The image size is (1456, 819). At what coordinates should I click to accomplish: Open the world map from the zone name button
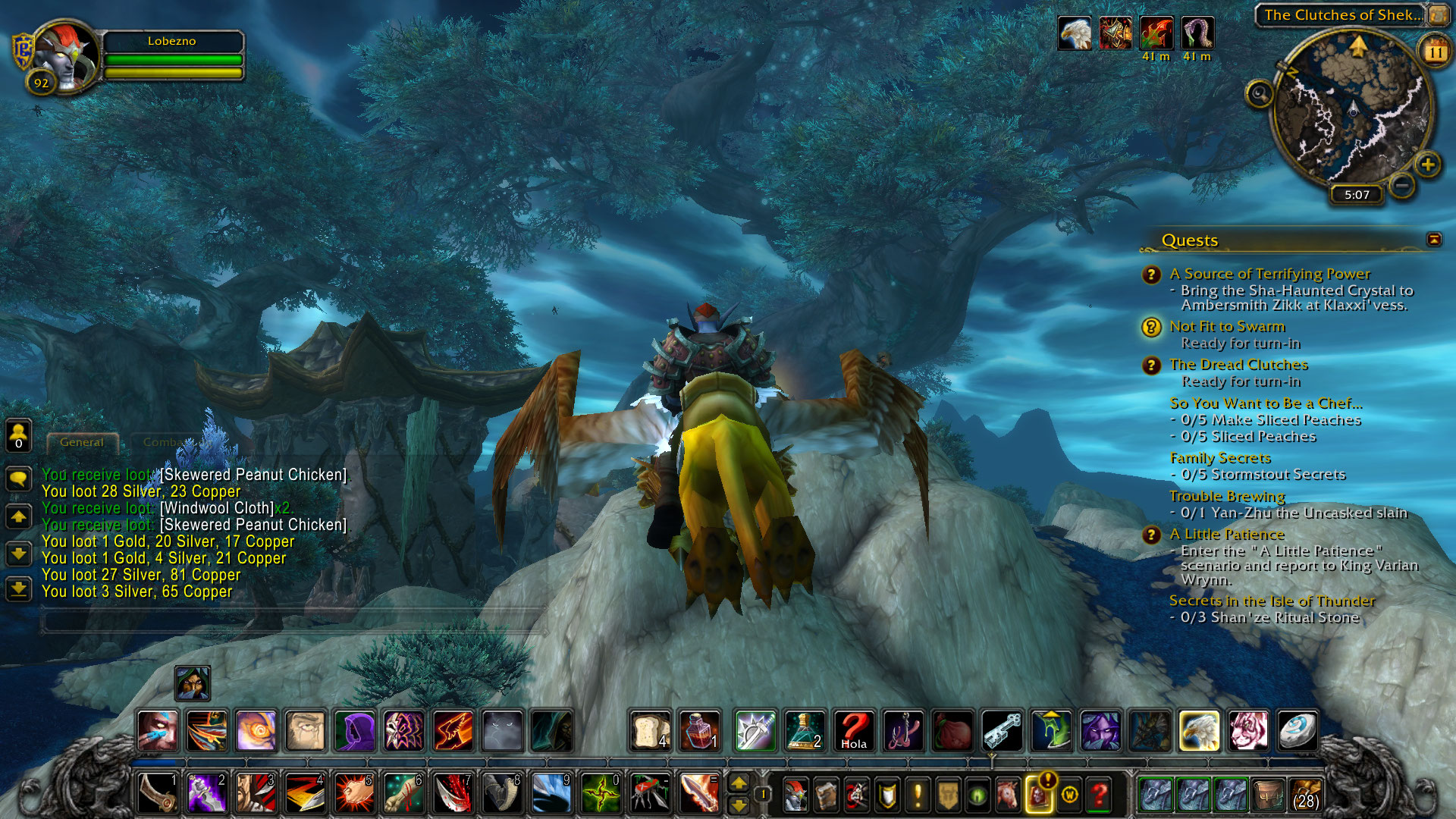tap(1341, 15)
